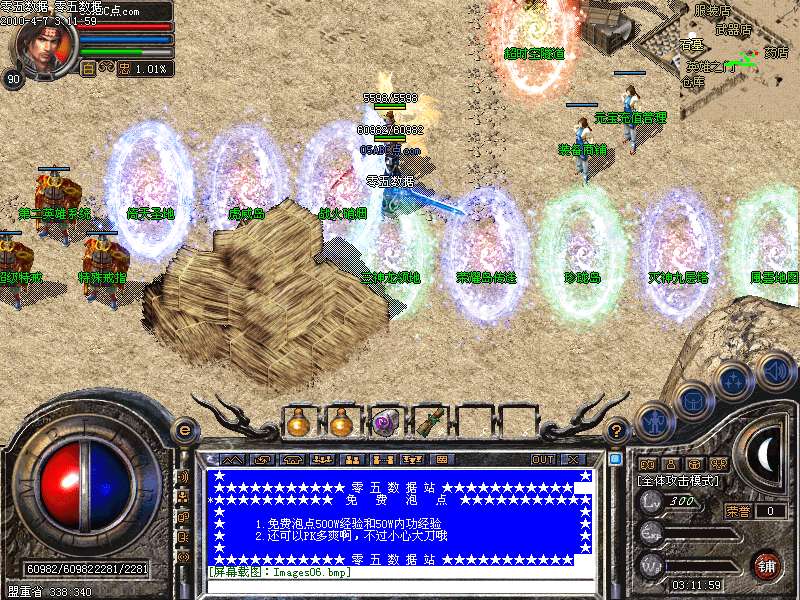The height and width of the screenshot is (600, 800).
Task: Click the OUT button on chat bar
Action: (543, 459)
